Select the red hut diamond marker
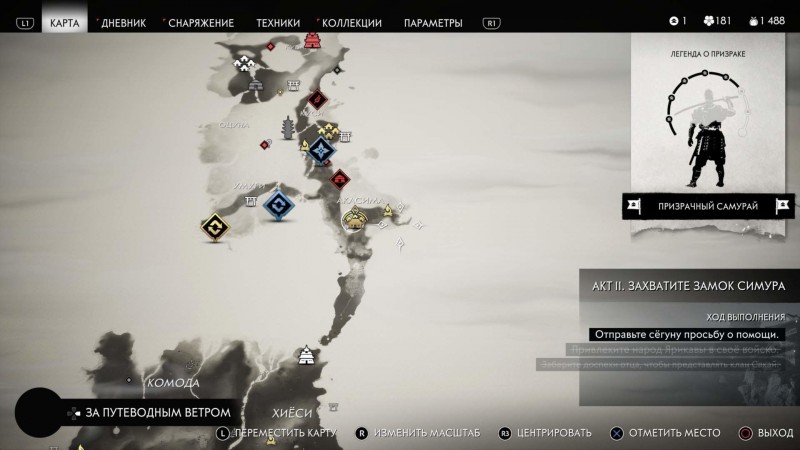The image size is (800, 450). pos(341,179)
